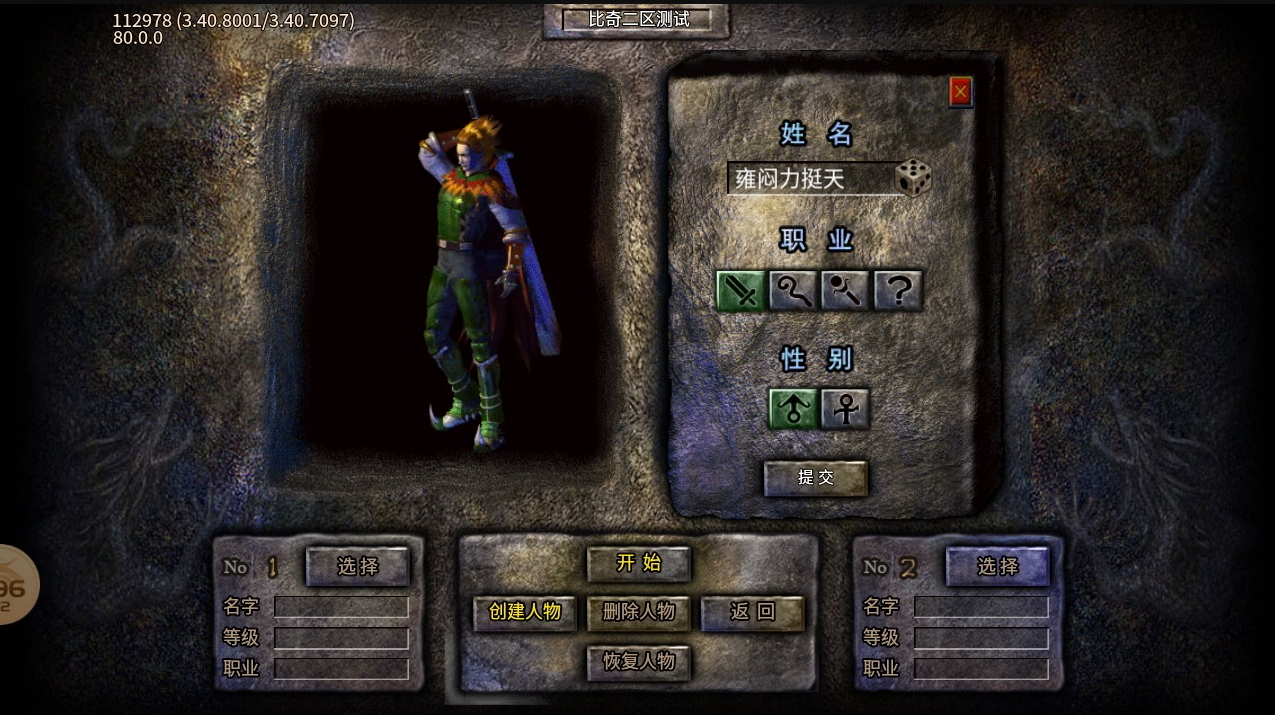The height and width of the screenshot is (715, 1275).
Task: Choose the male gender symbol
Action: tap(793, 409)
